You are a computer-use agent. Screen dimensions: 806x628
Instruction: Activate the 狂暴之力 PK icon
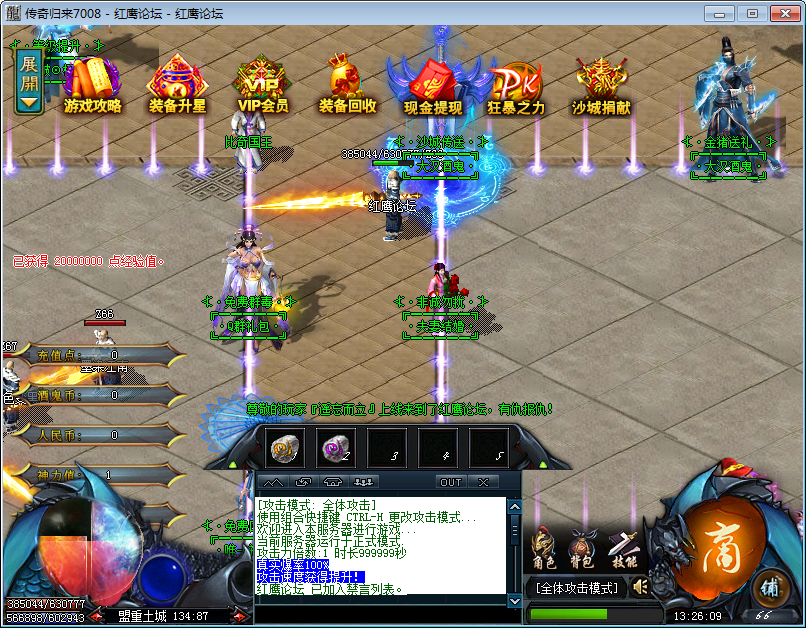coord(516,84)
